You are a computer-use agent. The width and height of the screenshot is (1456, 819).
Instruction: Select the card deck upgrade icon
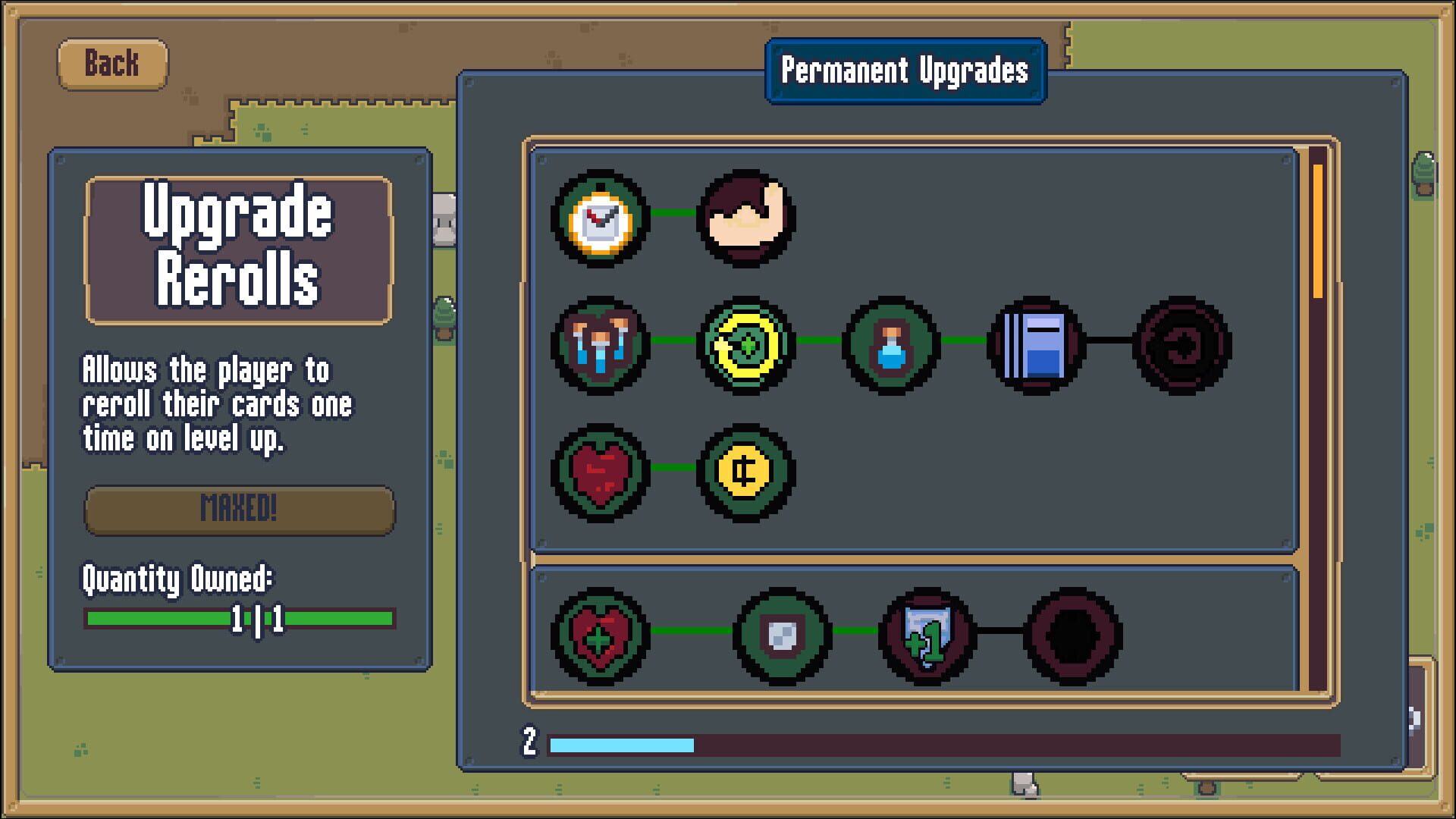[x=1035, y=345]
